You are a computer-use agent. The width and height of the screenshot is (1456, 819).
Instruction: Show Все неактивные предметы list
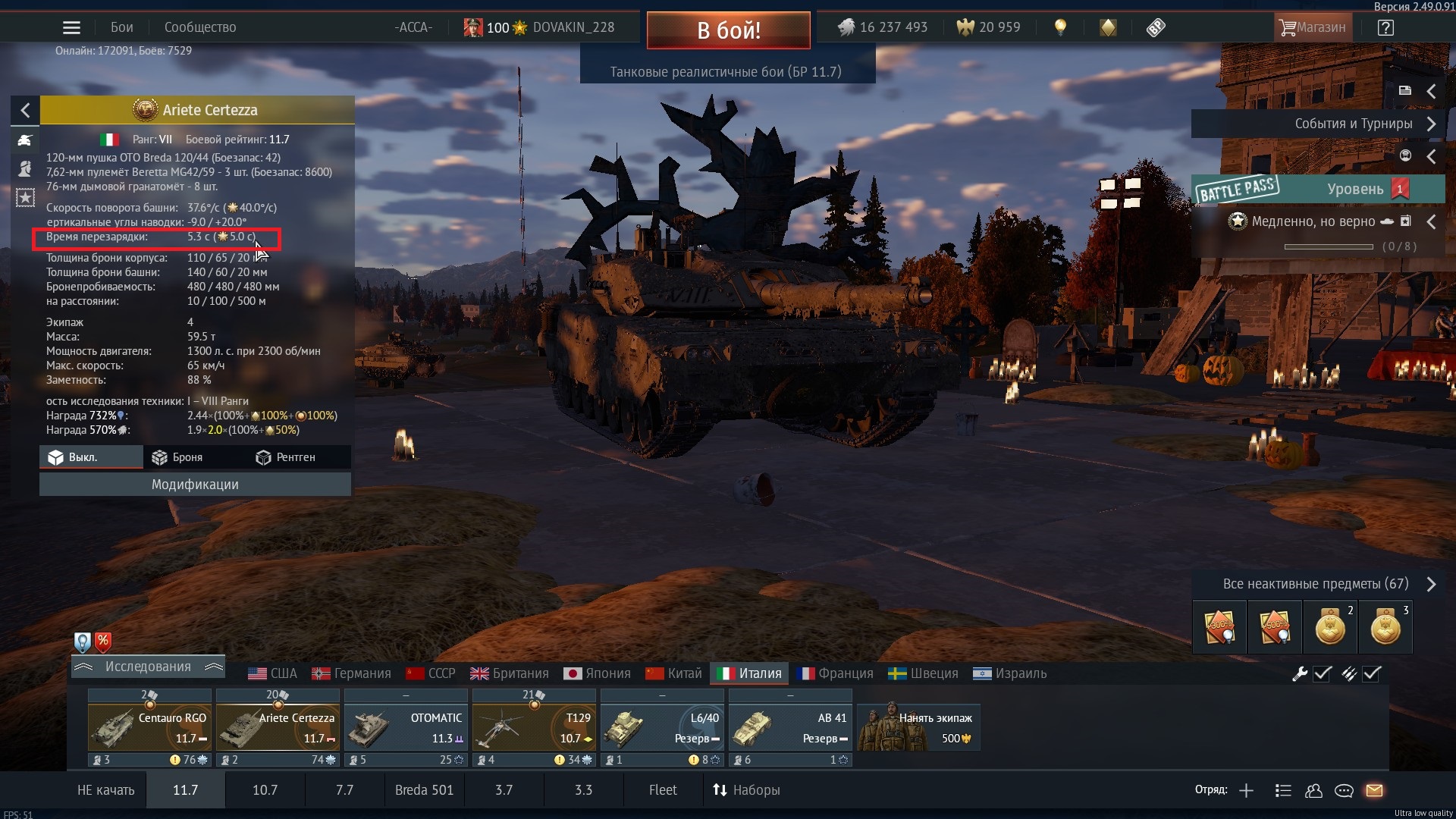click(x=1317, y=584)
